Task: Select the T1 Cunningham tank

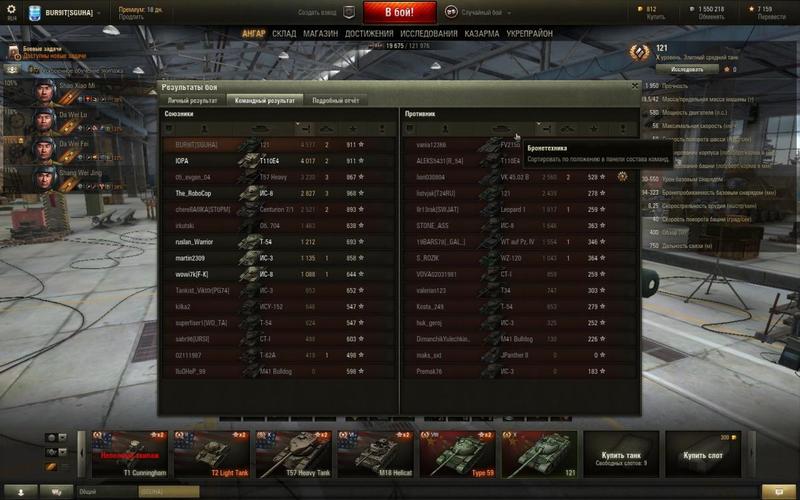Action: click(130, 453)
